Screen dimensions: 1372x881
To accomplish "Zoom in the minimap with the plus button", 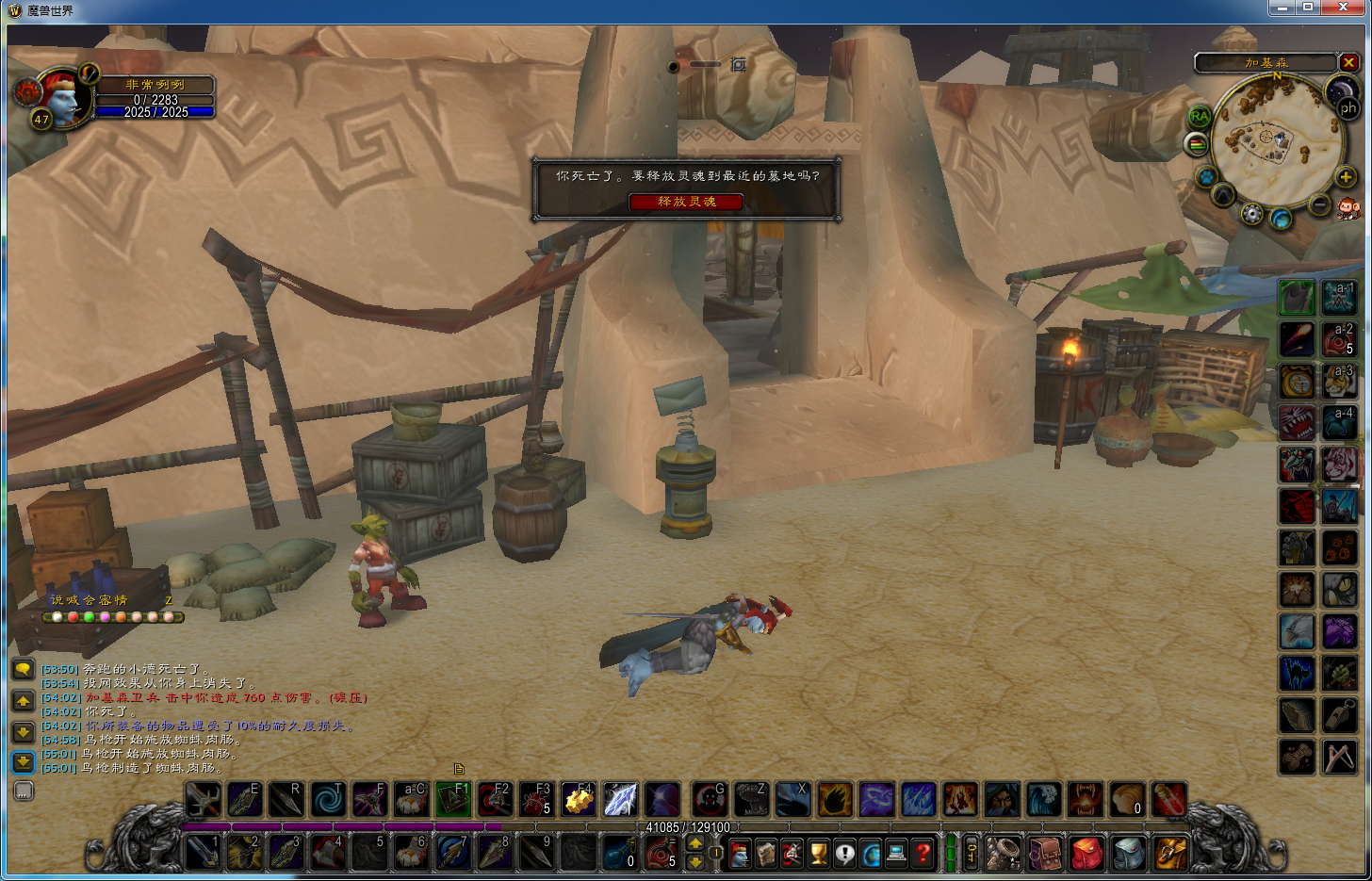I will click(1346, 177).
